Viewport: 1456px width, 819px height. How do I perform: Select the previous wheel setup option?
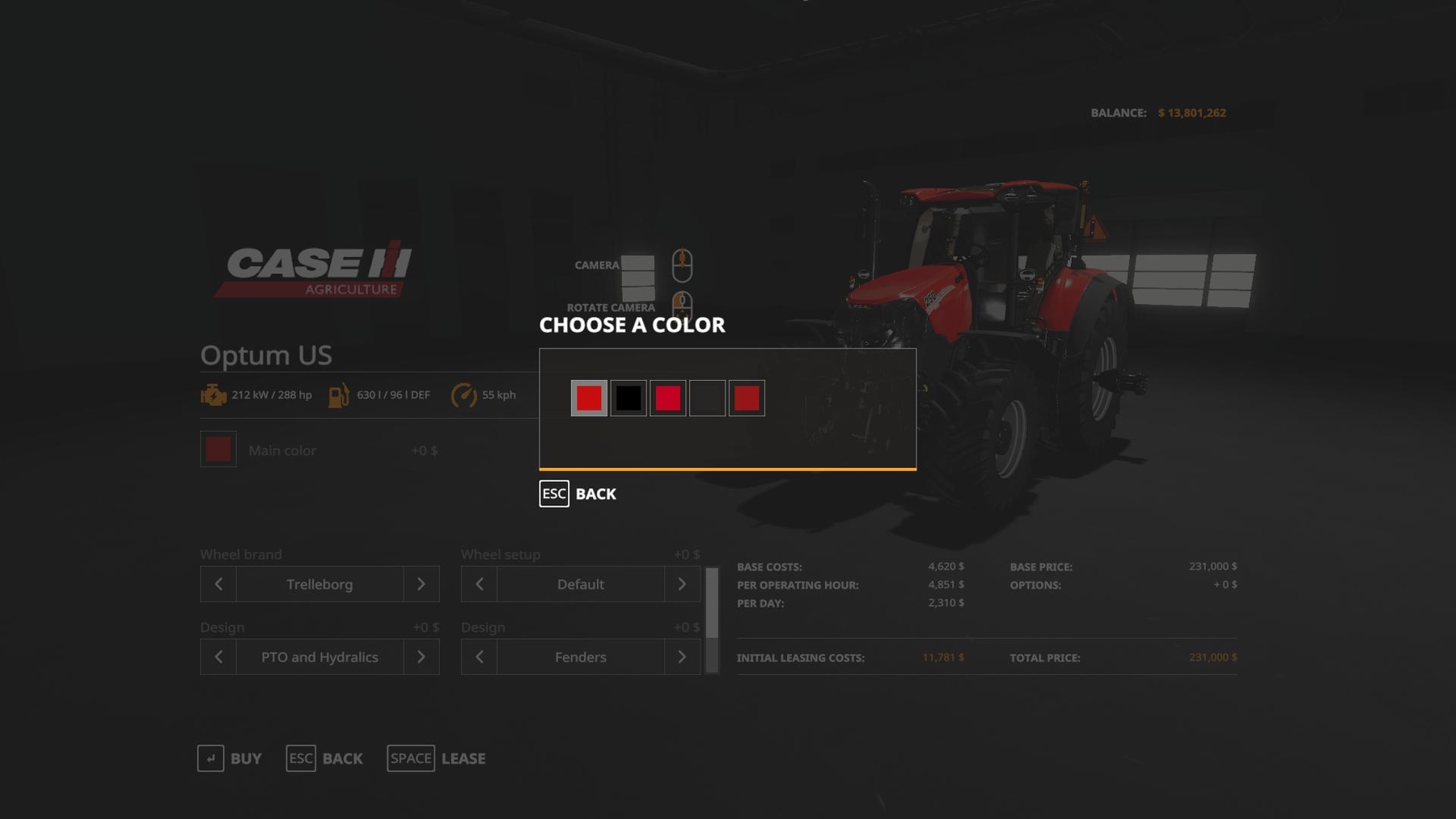(x=480, y=584)
